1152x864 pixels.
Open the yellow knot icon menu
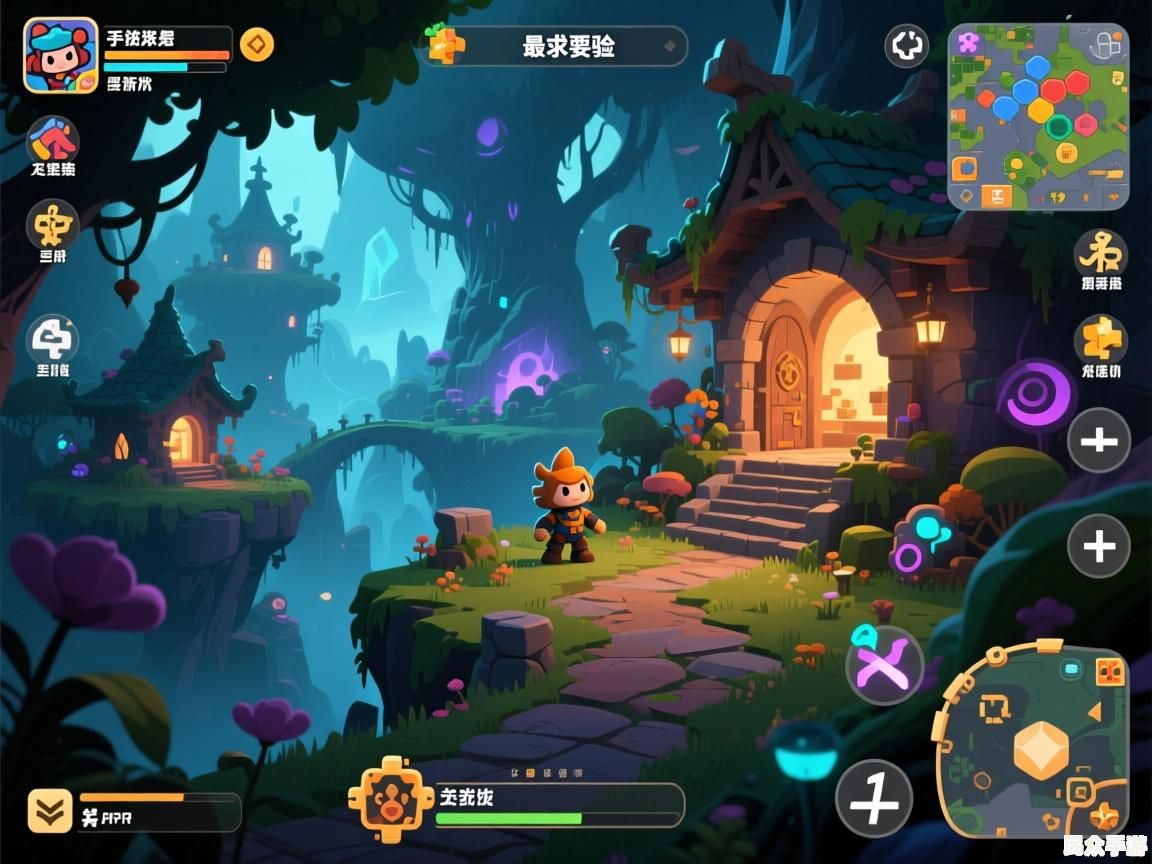(1100, 254)
